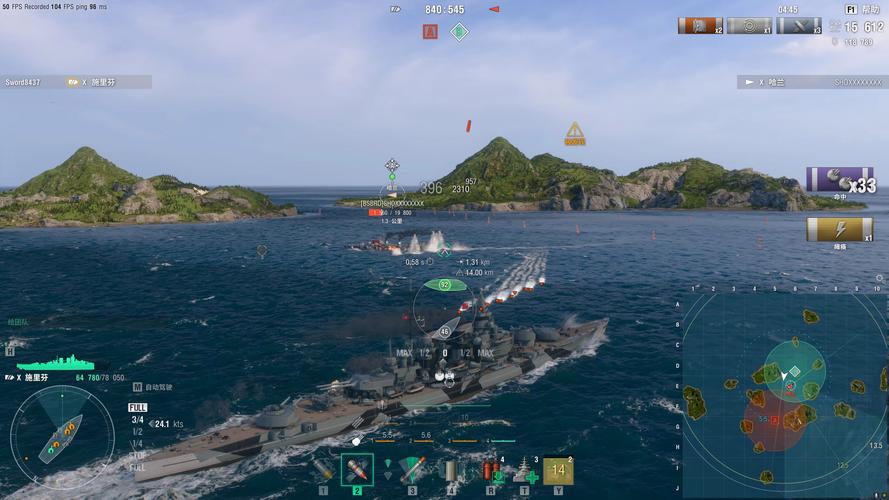The width and height of the screenshot is (889, 500).
Task: Click the target ribbon with x1
Action: pyautogui.click(x=748, y=26)
